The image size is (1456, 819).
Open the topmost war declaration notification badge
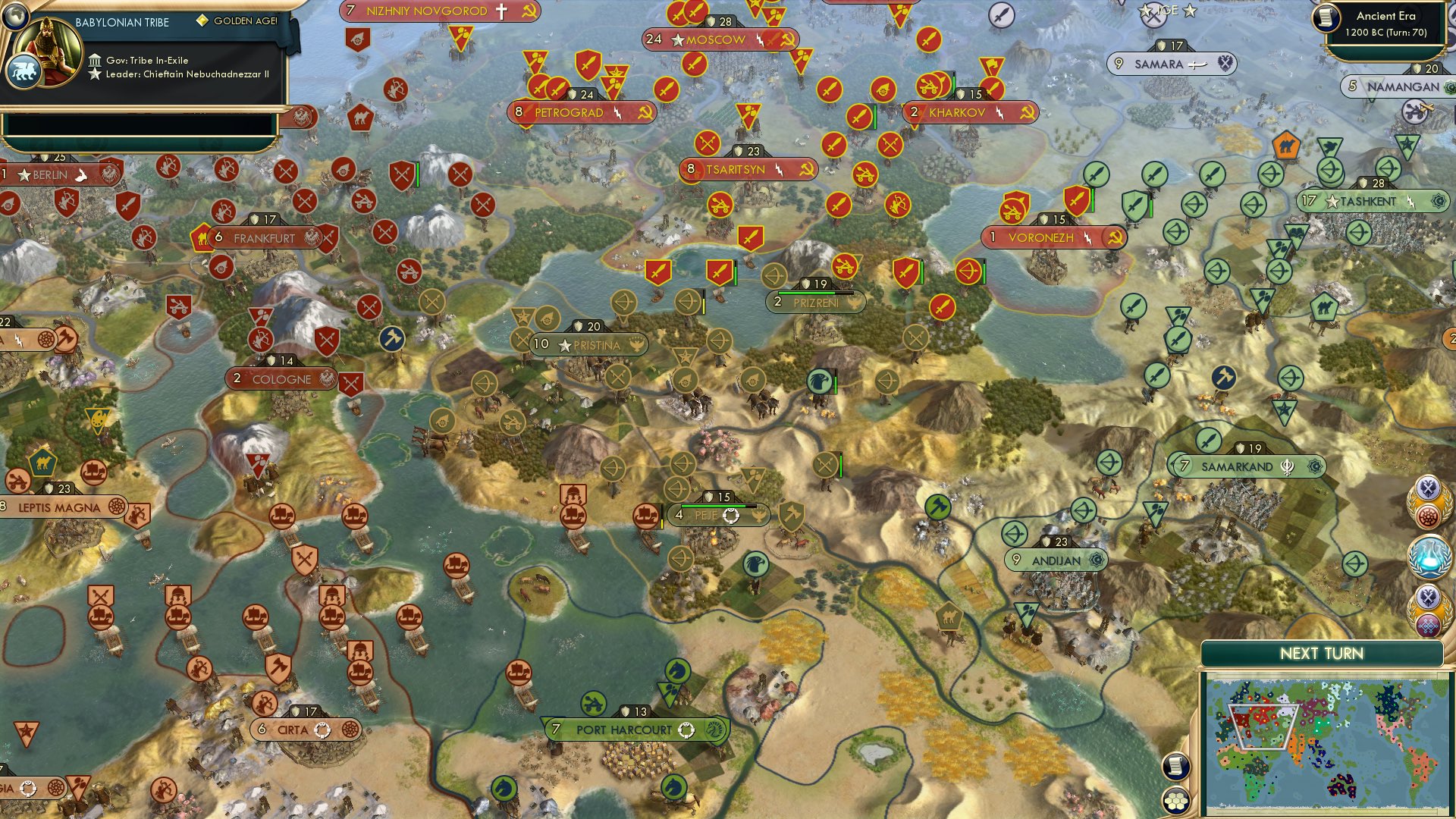click(1429, 500)
